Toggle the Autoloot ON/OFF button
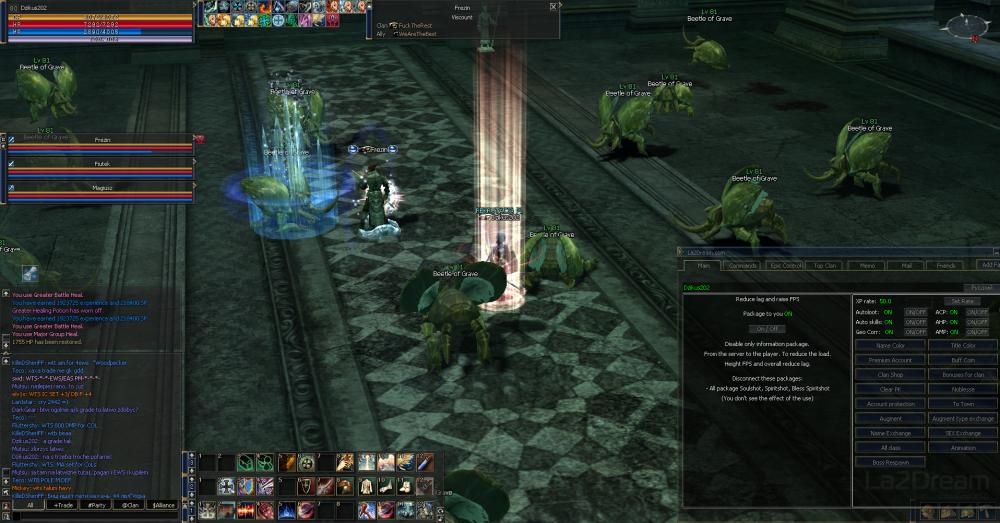The image size is (1000, 523). (915, 313)
